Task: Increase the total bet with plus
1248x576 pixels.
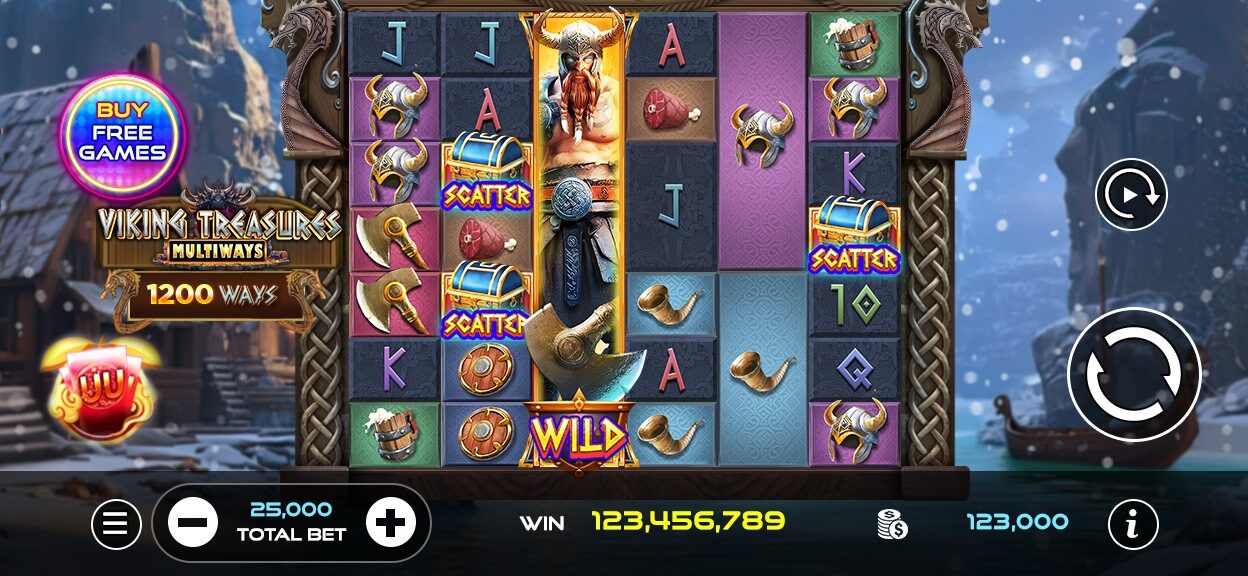Action: click(390, 522)
